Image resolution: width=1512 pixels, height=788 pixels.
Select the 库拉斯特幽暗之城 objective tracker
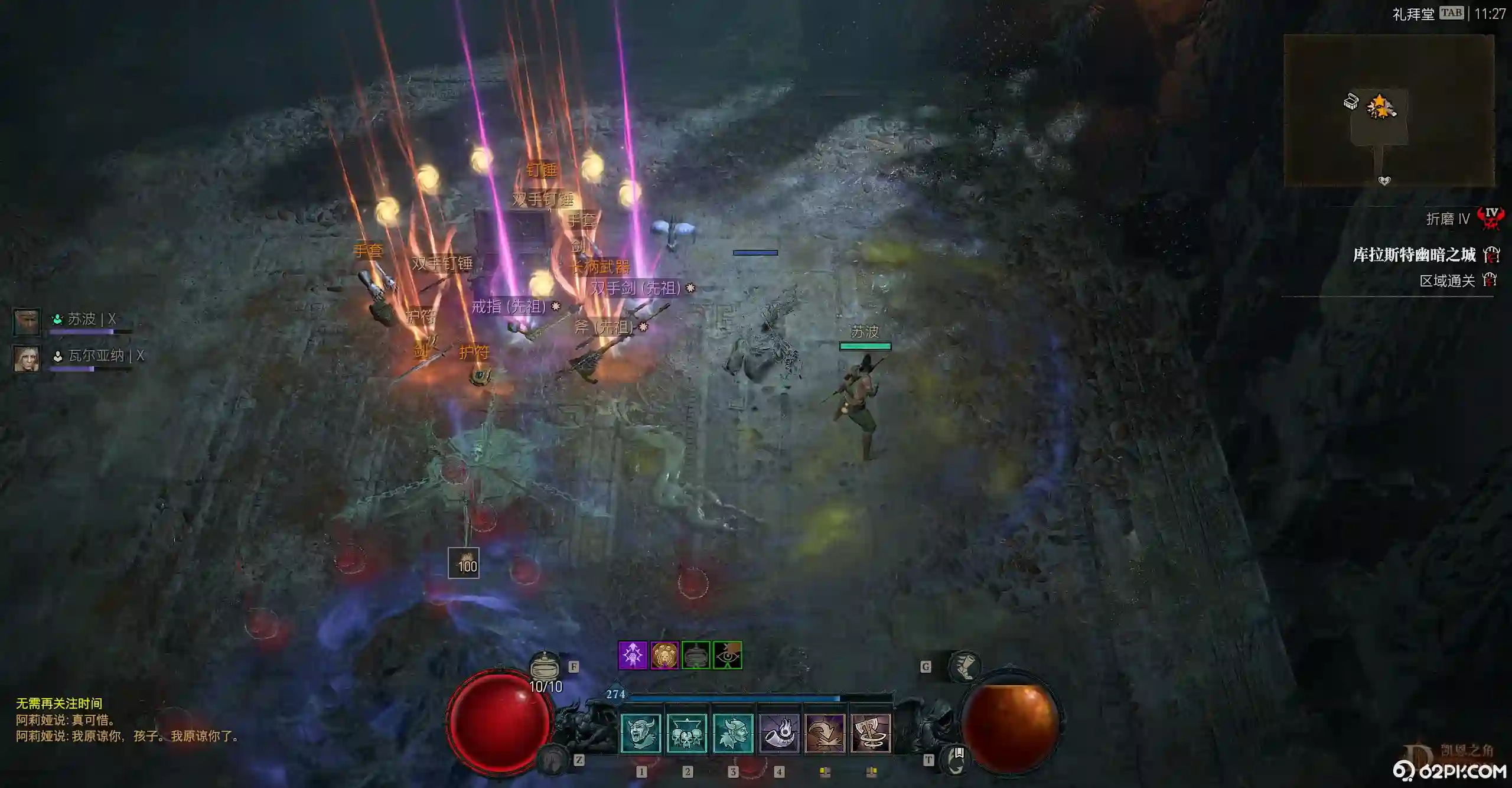pyautogui.click(x=1414, y=255)
